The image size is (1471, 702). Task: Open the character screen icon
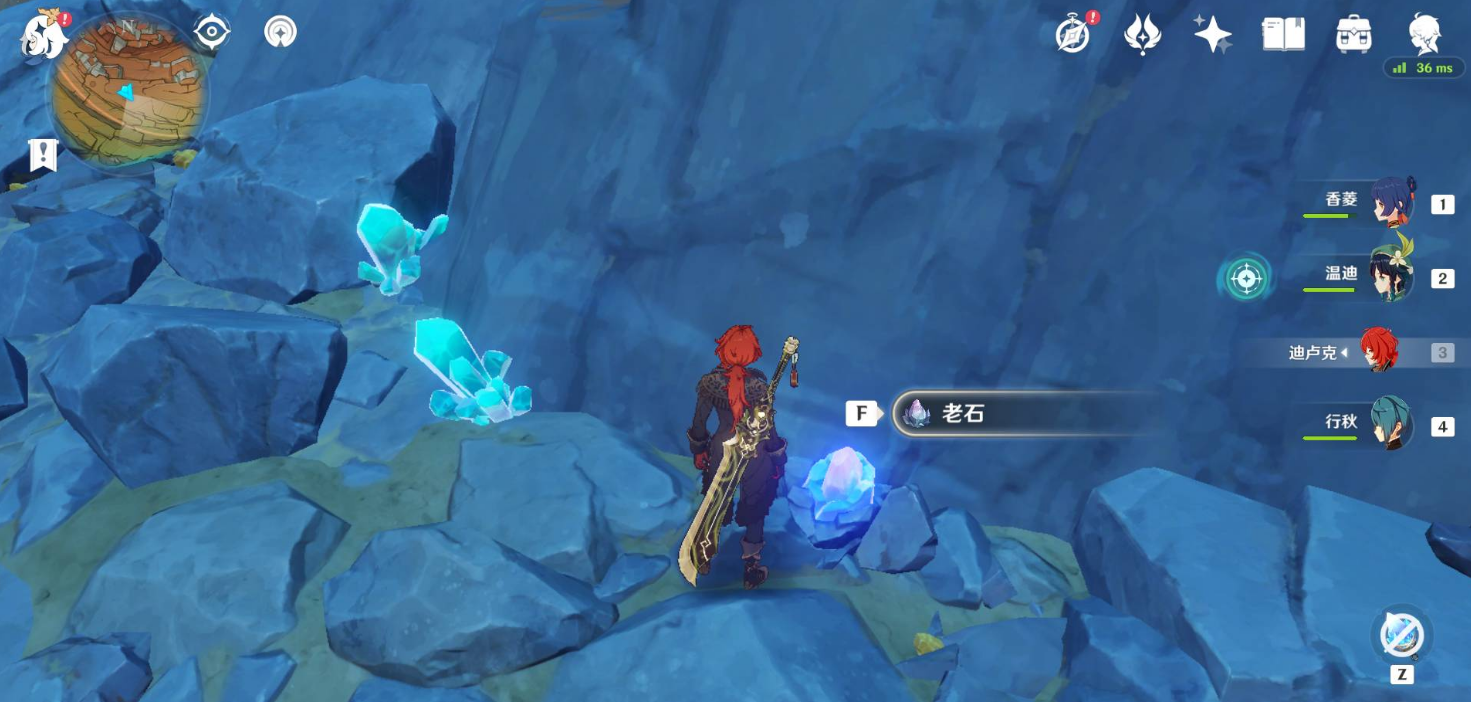[x=1424, y=34]
